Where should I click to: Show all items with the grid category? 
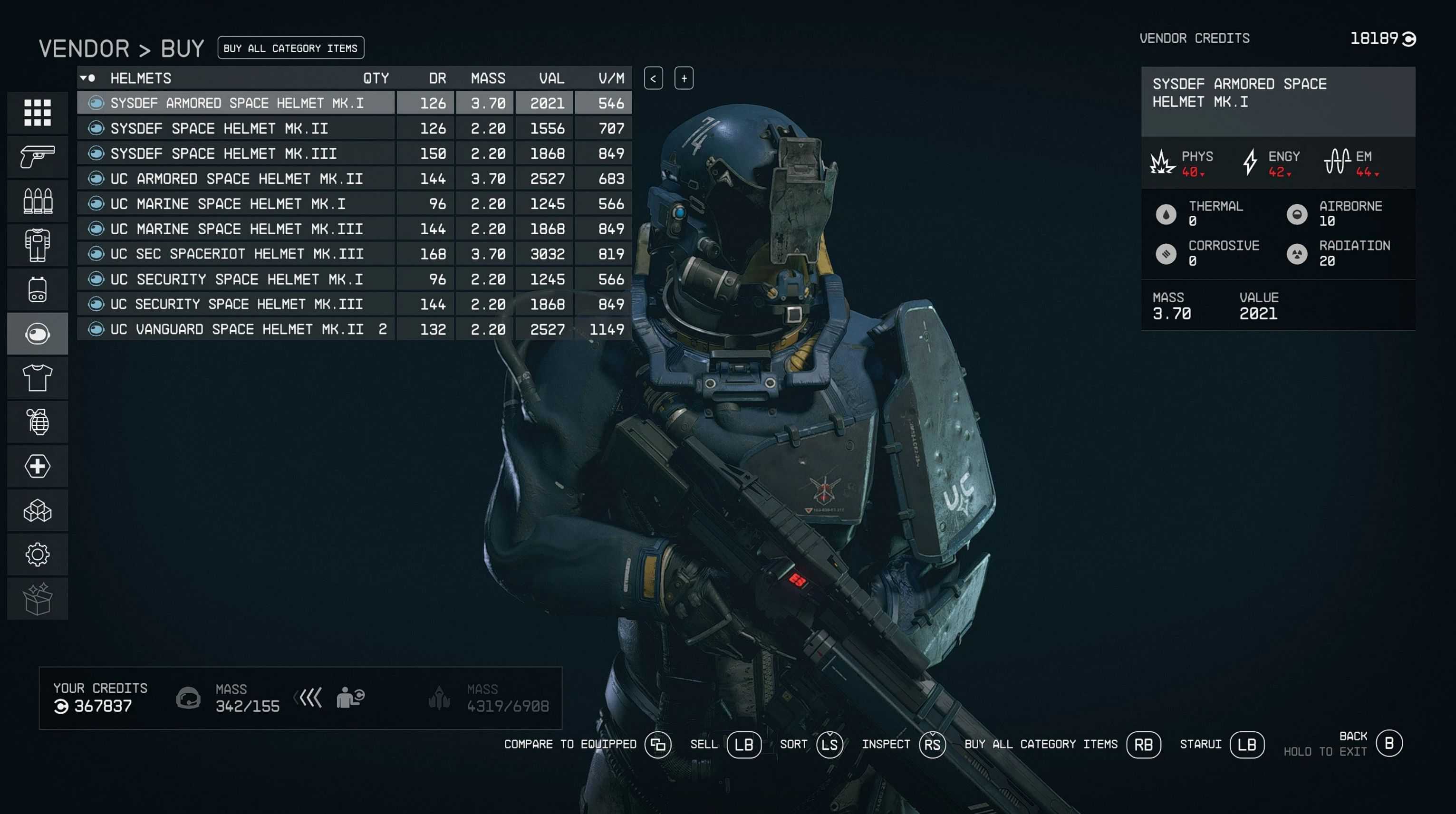(x=37, y=113)
